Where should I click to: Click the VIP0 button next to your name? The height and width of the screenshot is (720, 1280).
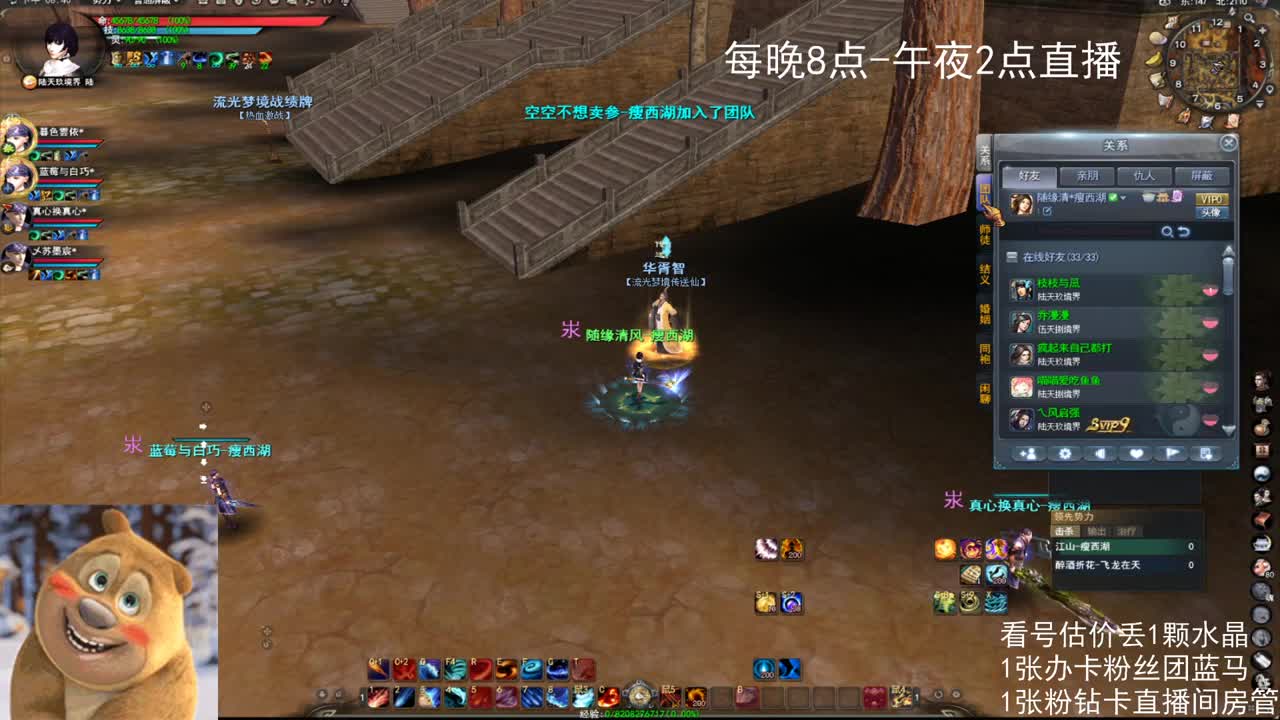[x=1209, y=200]
